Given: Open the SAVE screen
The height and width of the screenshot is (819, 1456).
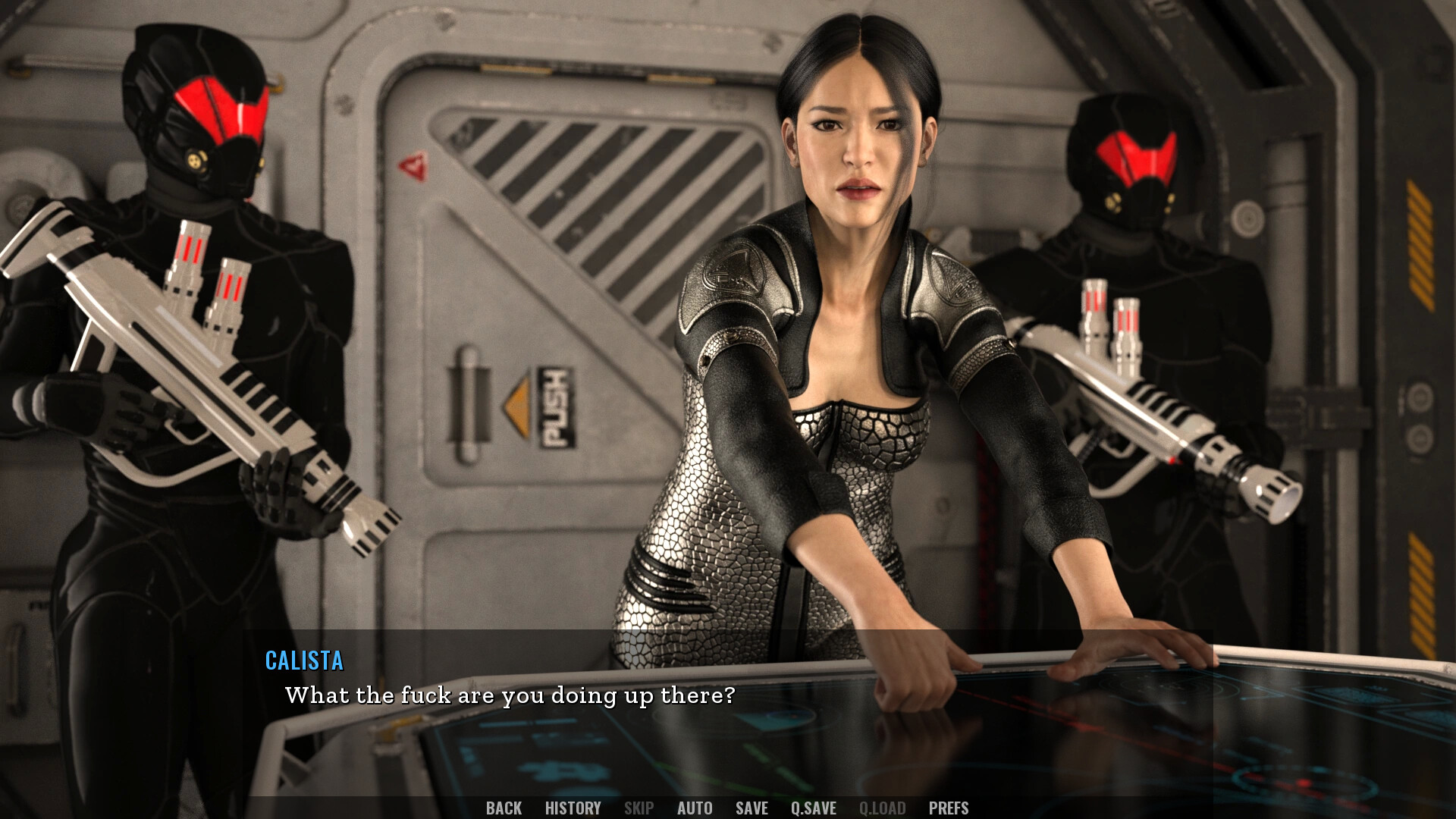Looking at the screenshot, I should click(752, 808).
